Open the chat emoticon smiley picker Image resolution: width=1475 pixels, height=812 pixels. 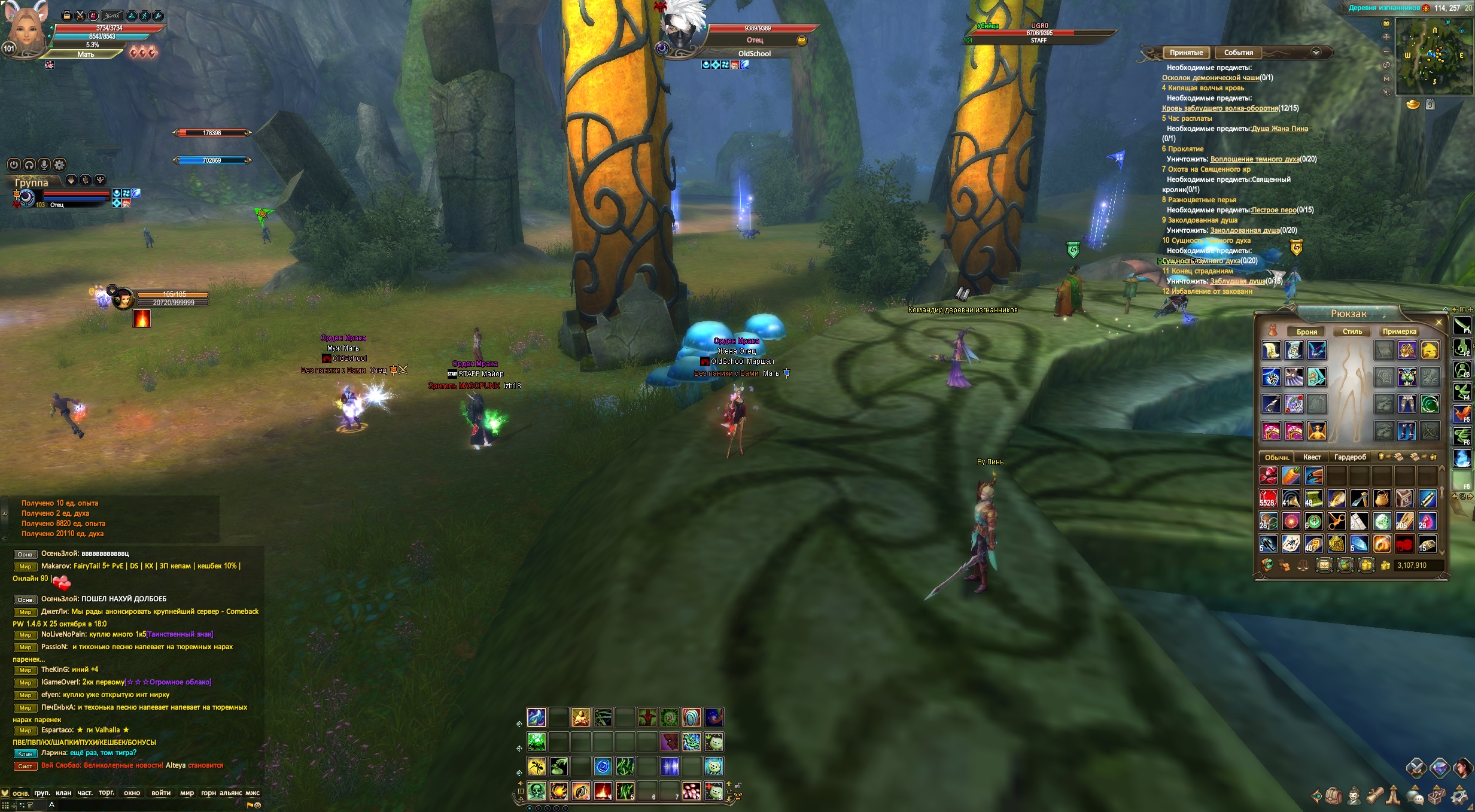pyautogui.click(x=258, y=805)
